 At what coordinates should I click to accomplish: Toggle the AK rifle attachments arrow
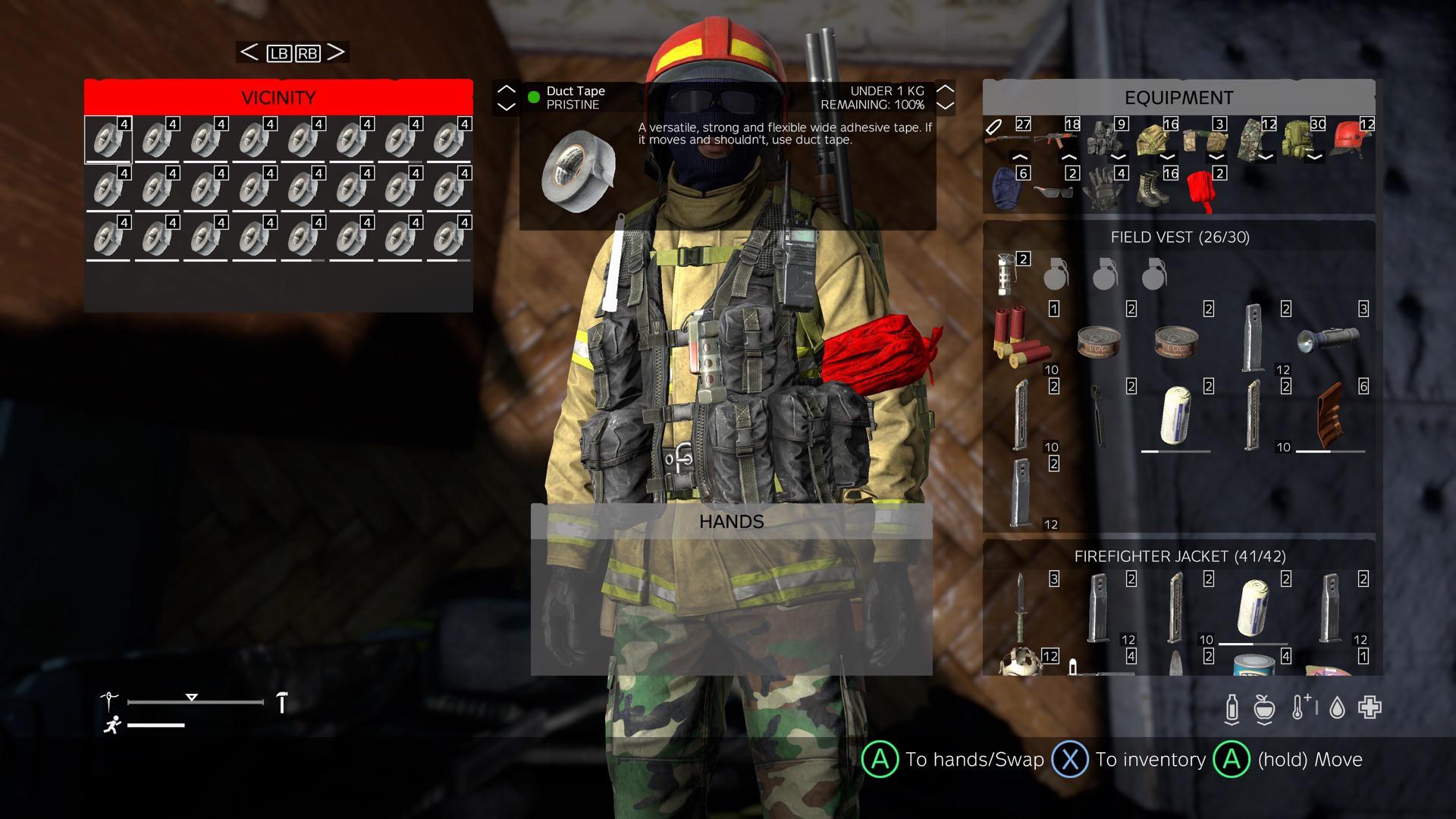click(x=1070, y=157)
